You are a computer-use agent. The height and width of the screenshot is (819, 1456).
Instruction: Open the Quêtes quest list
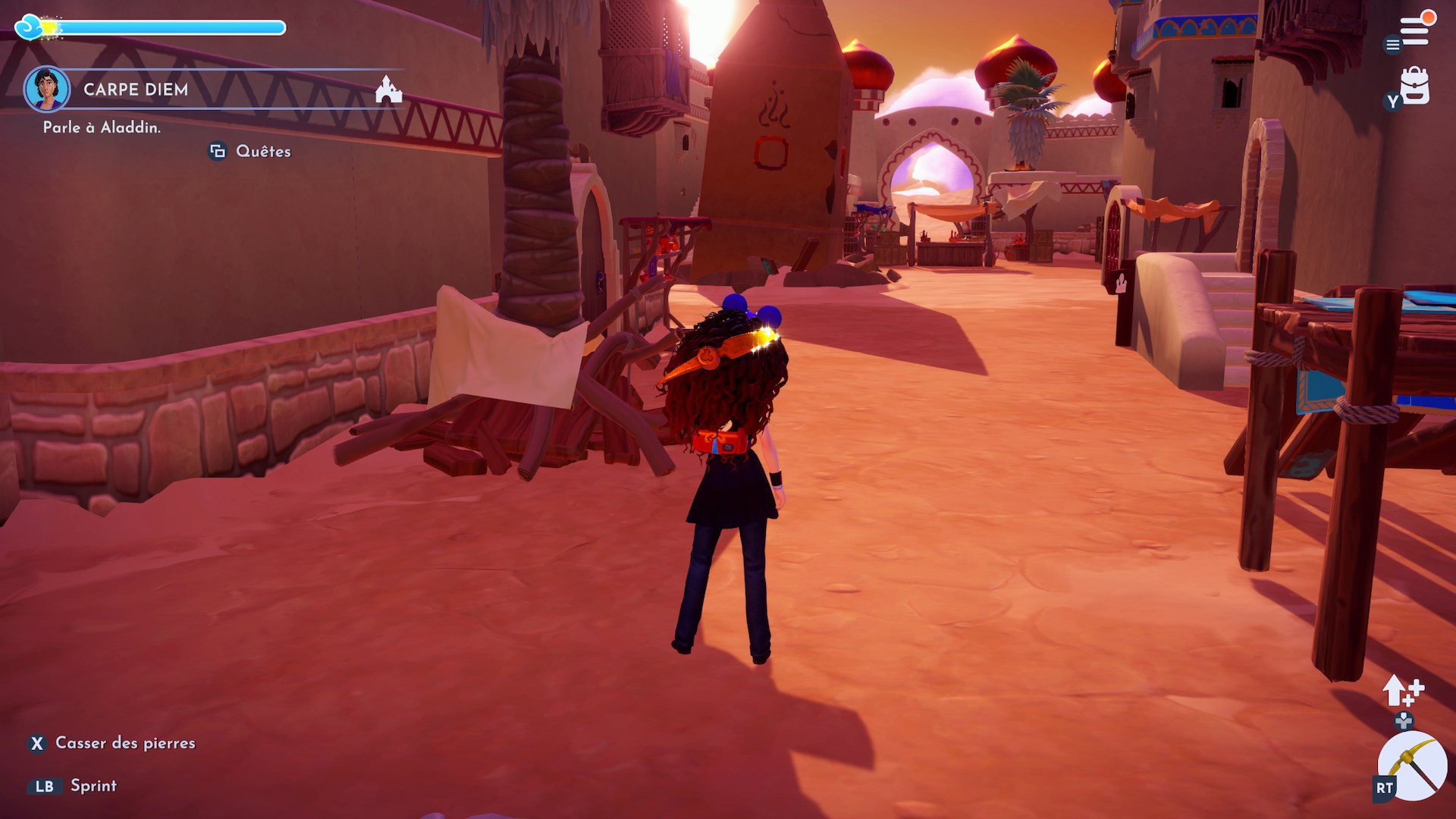[262, 152]
